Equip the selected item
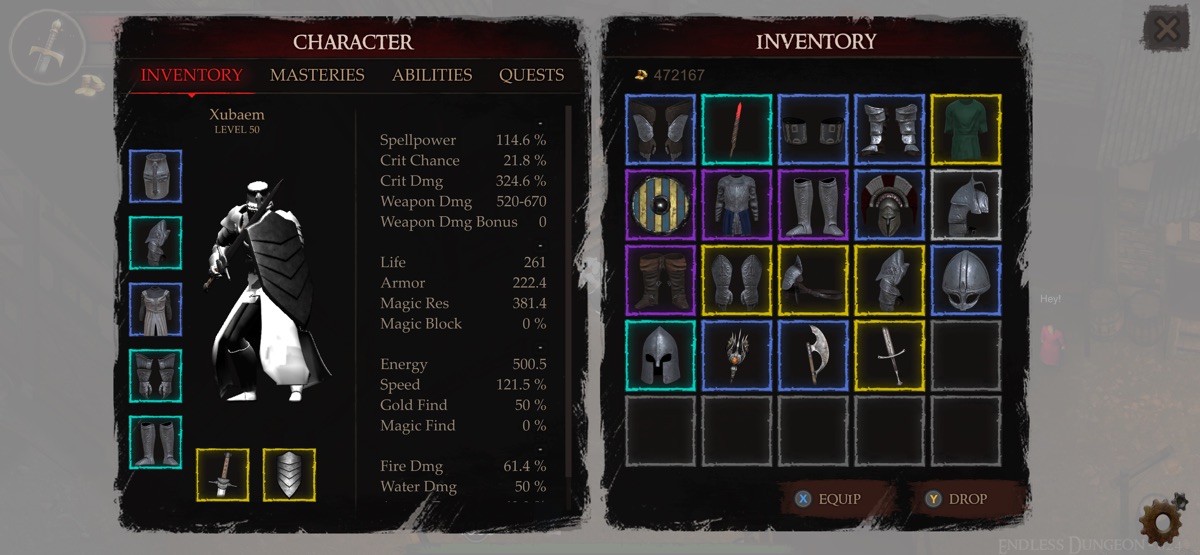1200x555 pixels. (x=827, y=499)
